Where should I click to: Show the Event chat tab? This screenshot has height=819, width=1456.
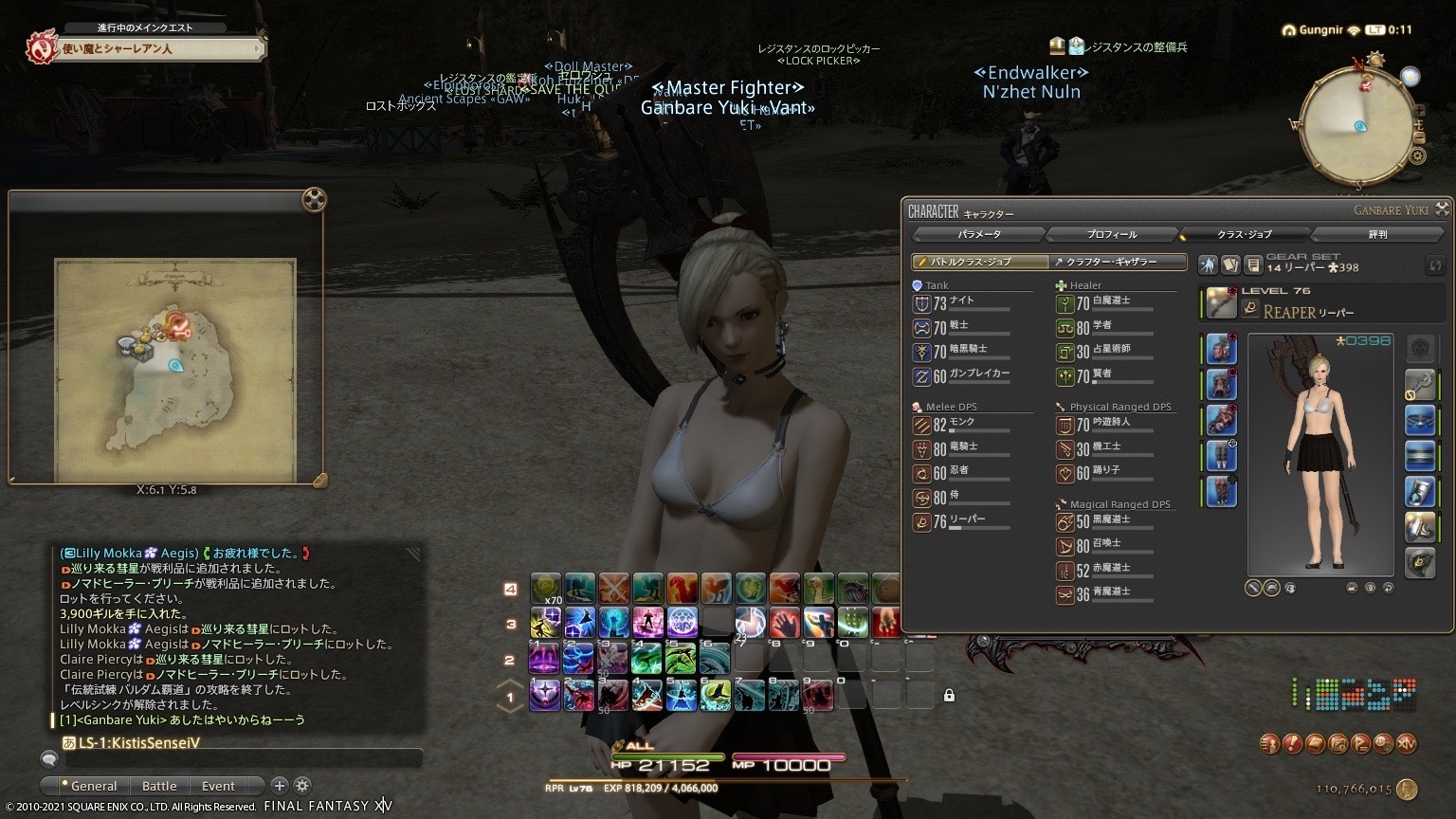point(218,786)
